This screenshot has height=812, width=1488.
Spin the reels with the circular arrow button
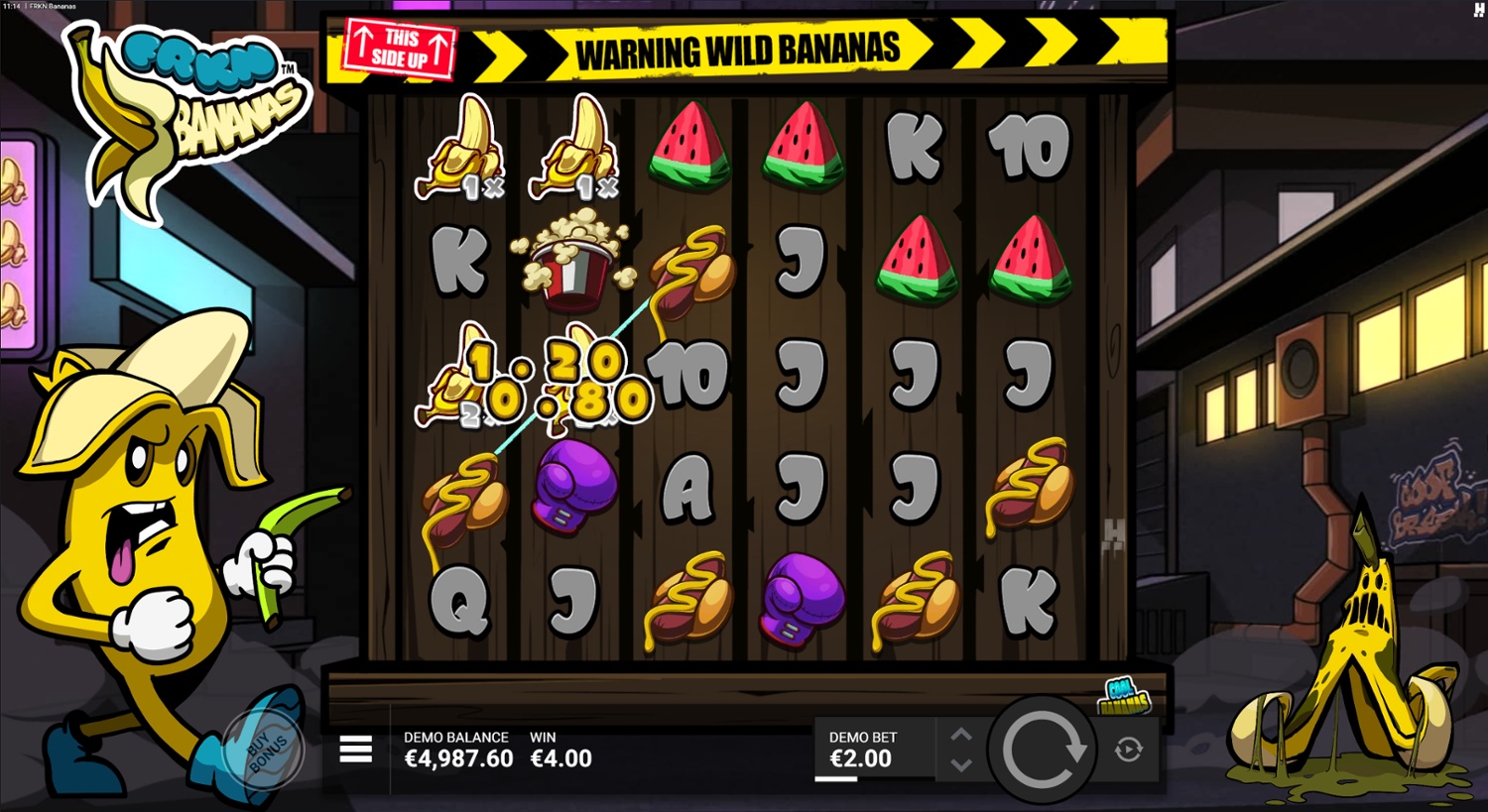coord(1044,750)
